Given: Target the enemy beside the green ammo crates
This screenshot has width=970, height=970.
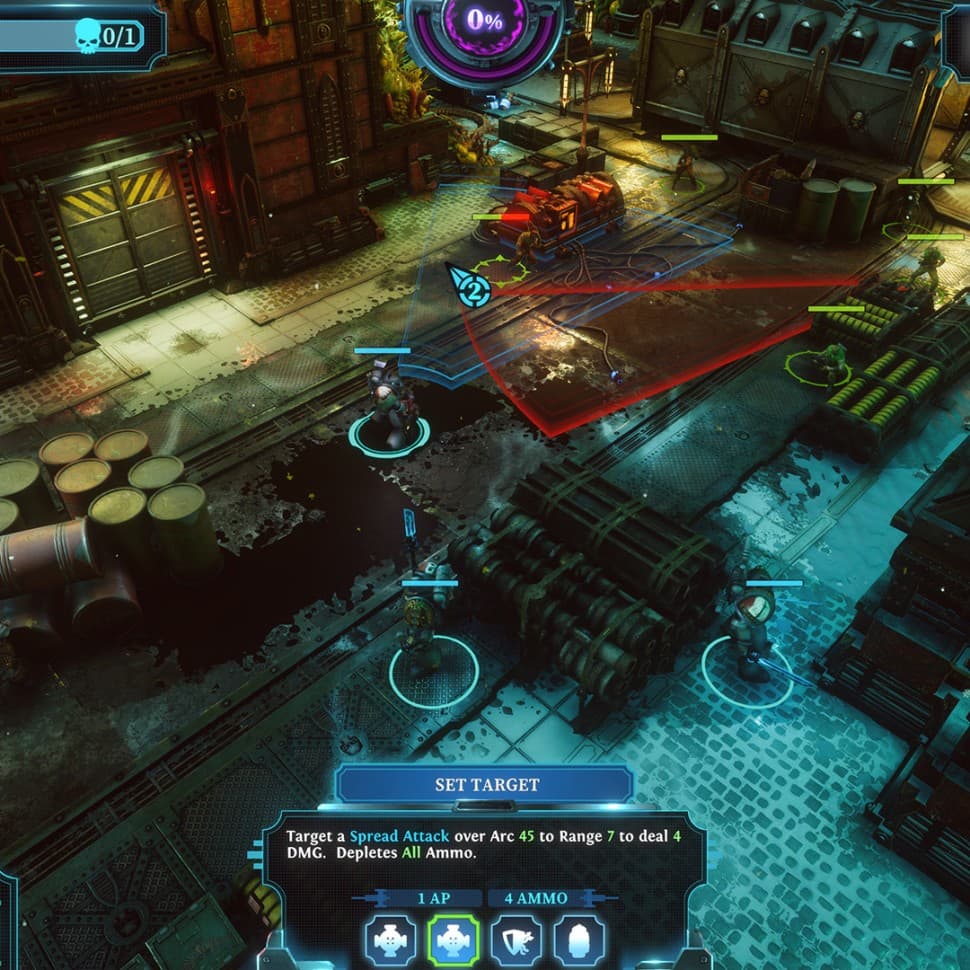Looking at the screenshot, I should [x=829, y=361].
